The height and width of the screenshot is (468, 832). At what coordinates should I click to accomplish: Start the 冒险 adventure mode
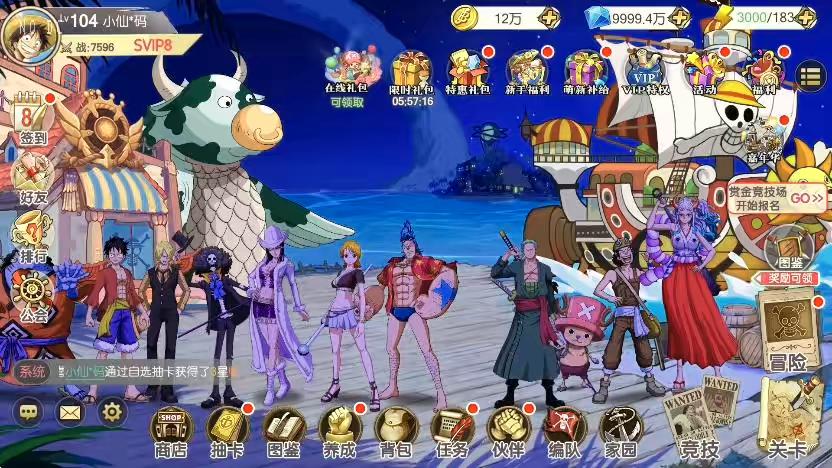point(786,330)
